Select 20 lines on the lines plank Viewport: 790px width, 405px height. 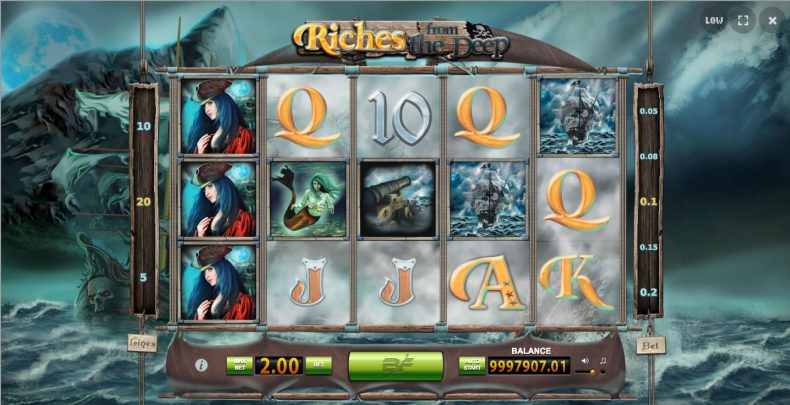(143, 201)
